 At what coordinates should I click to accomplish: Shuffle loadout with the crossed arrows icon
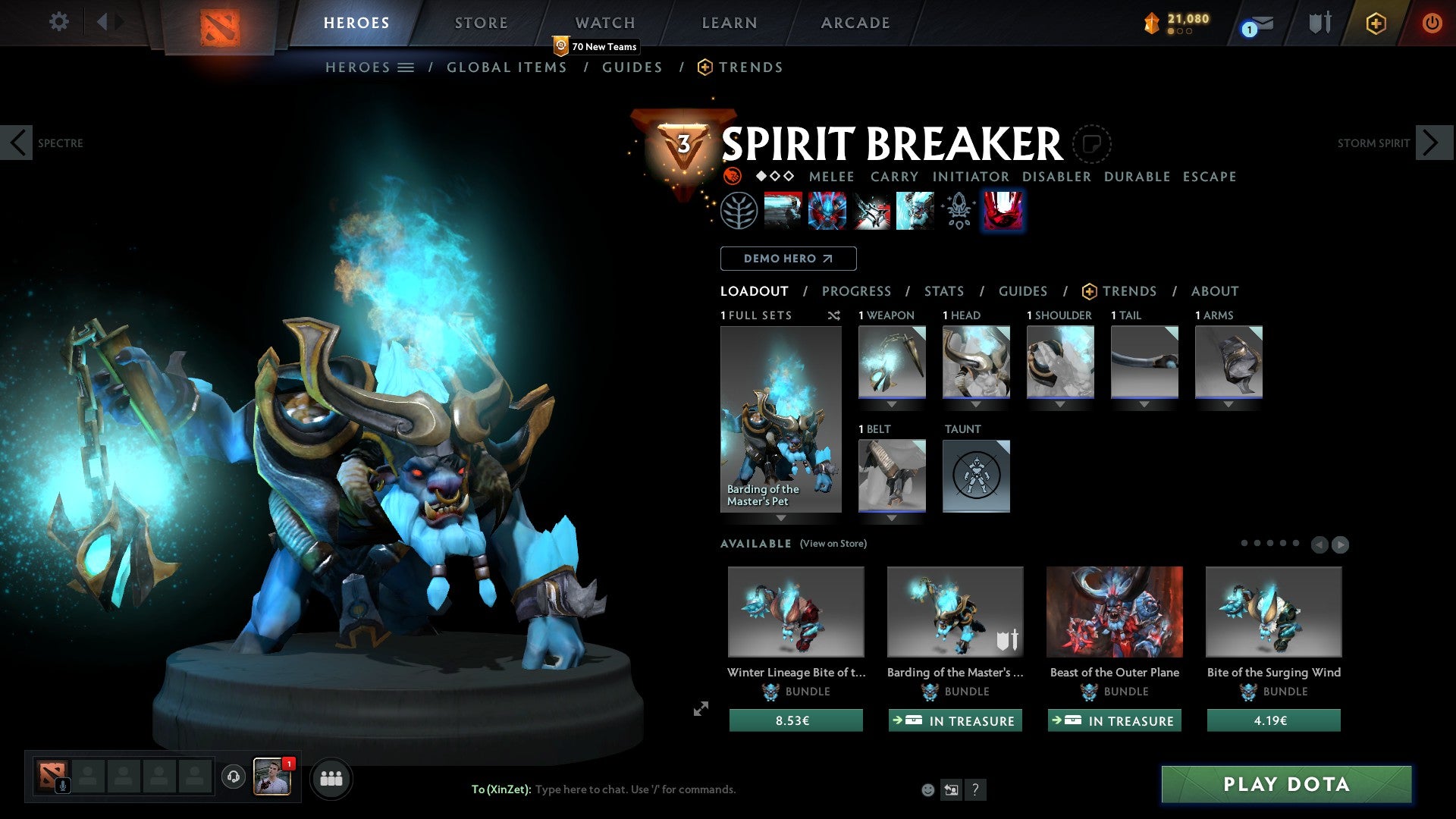click(834, 315)
